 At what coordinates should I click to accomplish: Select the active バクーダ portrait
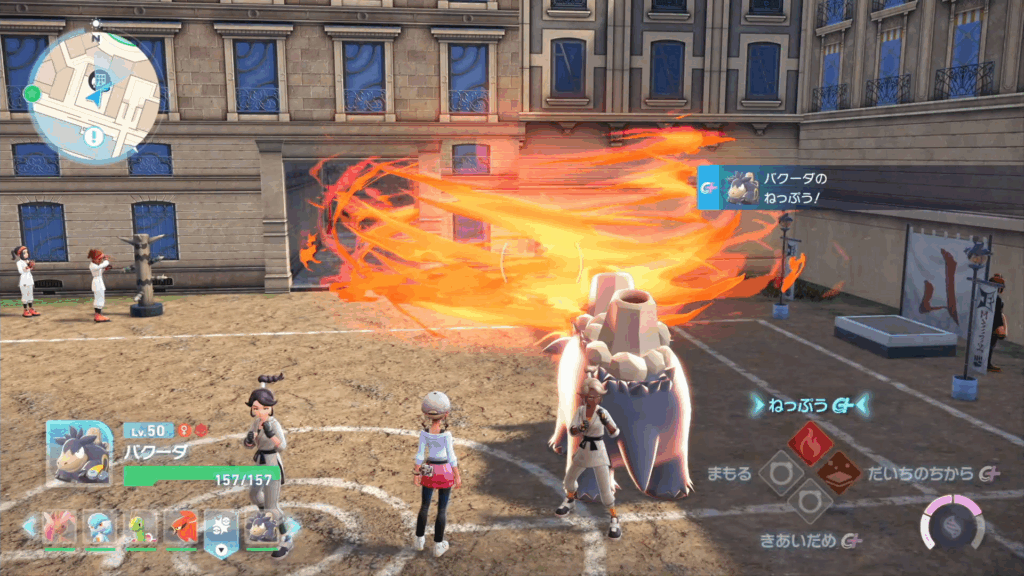79,452
